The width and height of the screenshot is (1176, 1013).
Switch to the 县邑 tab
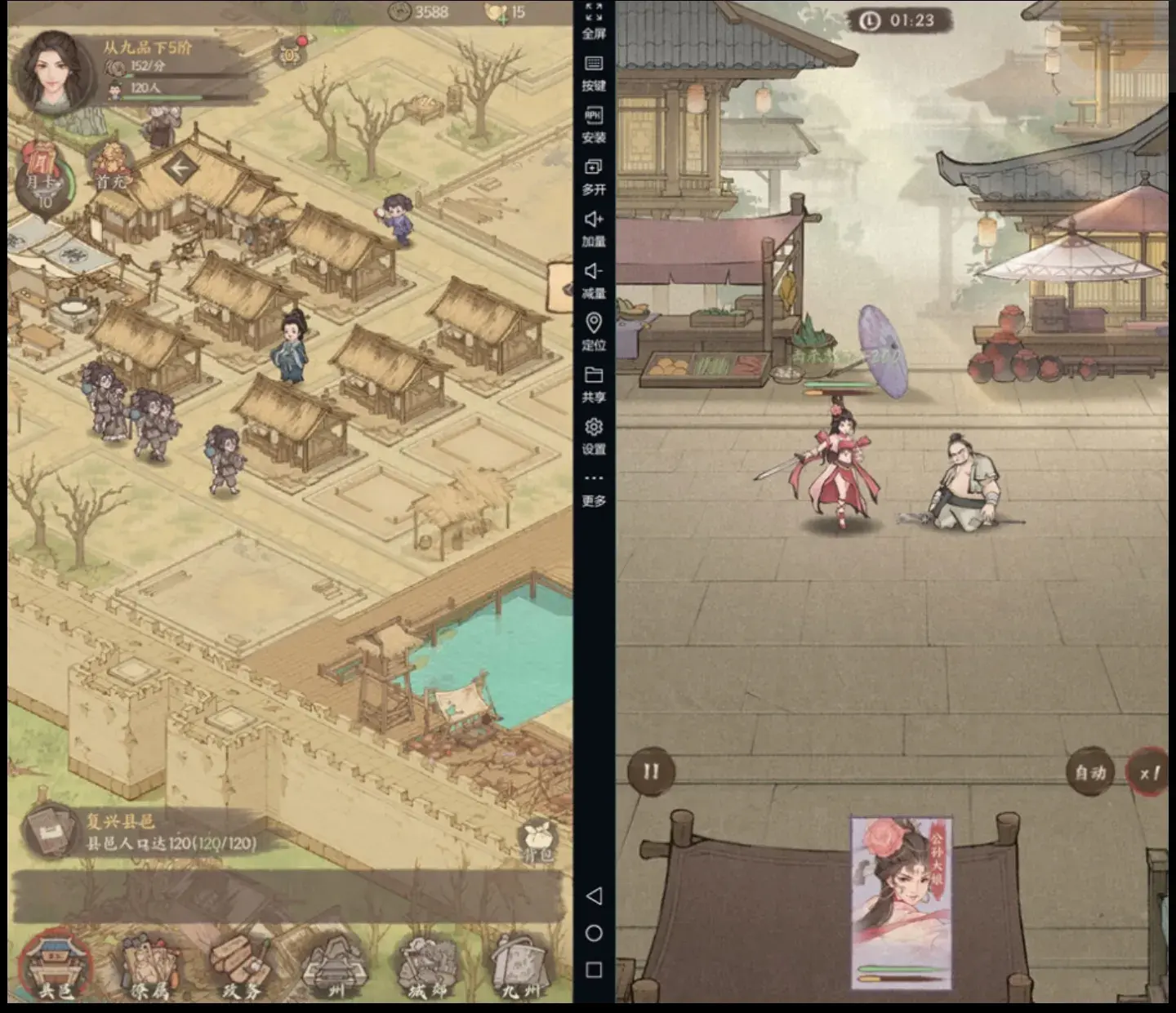pos(56,967)
